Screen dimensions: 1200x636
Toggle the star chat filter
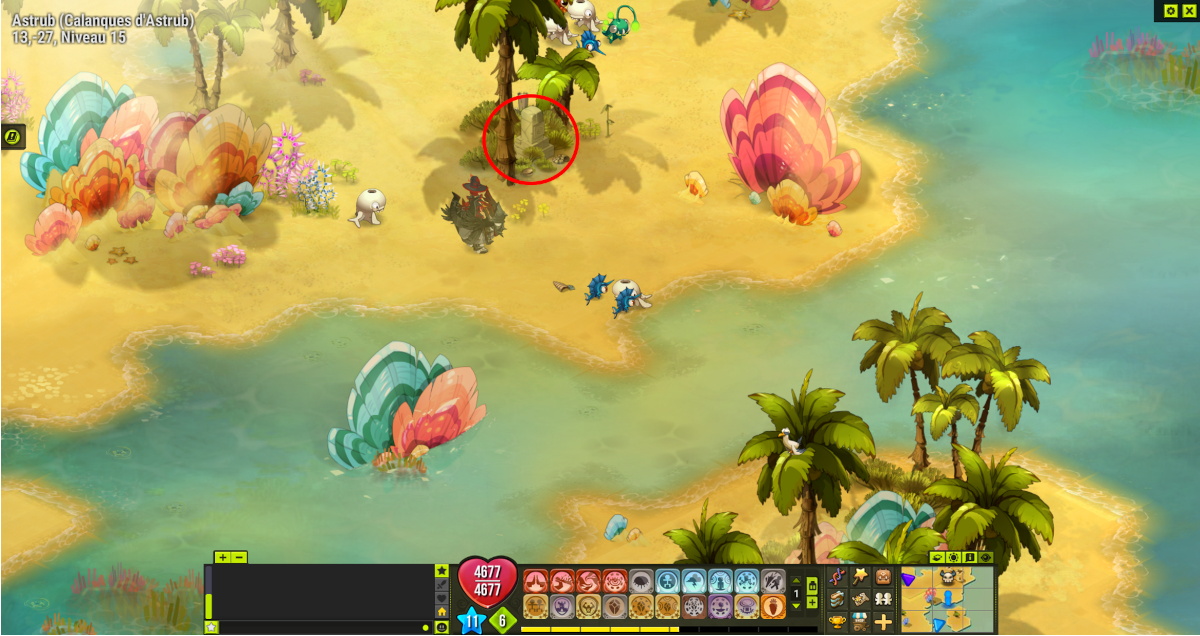[x=441, y=570]
